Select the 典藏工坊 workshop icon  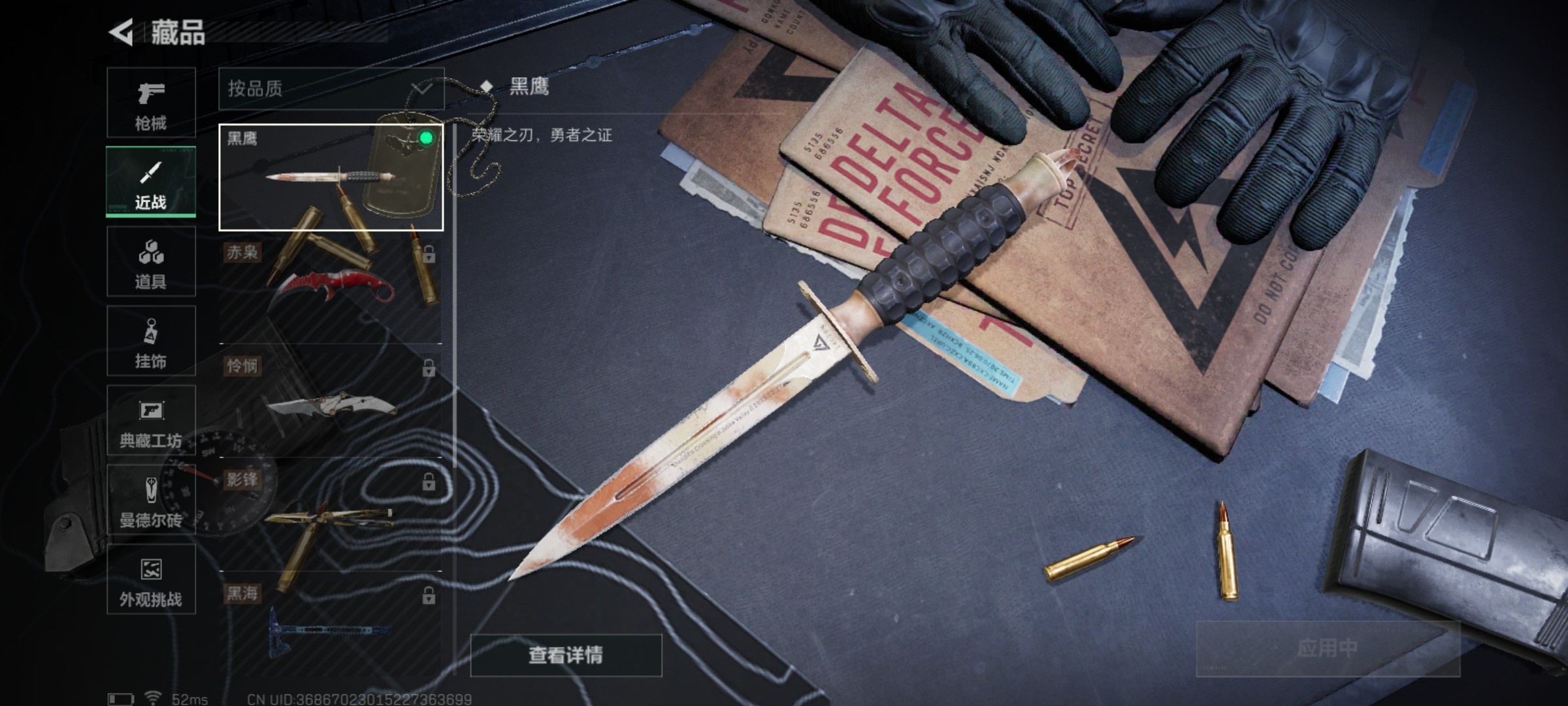coord(150,418)
